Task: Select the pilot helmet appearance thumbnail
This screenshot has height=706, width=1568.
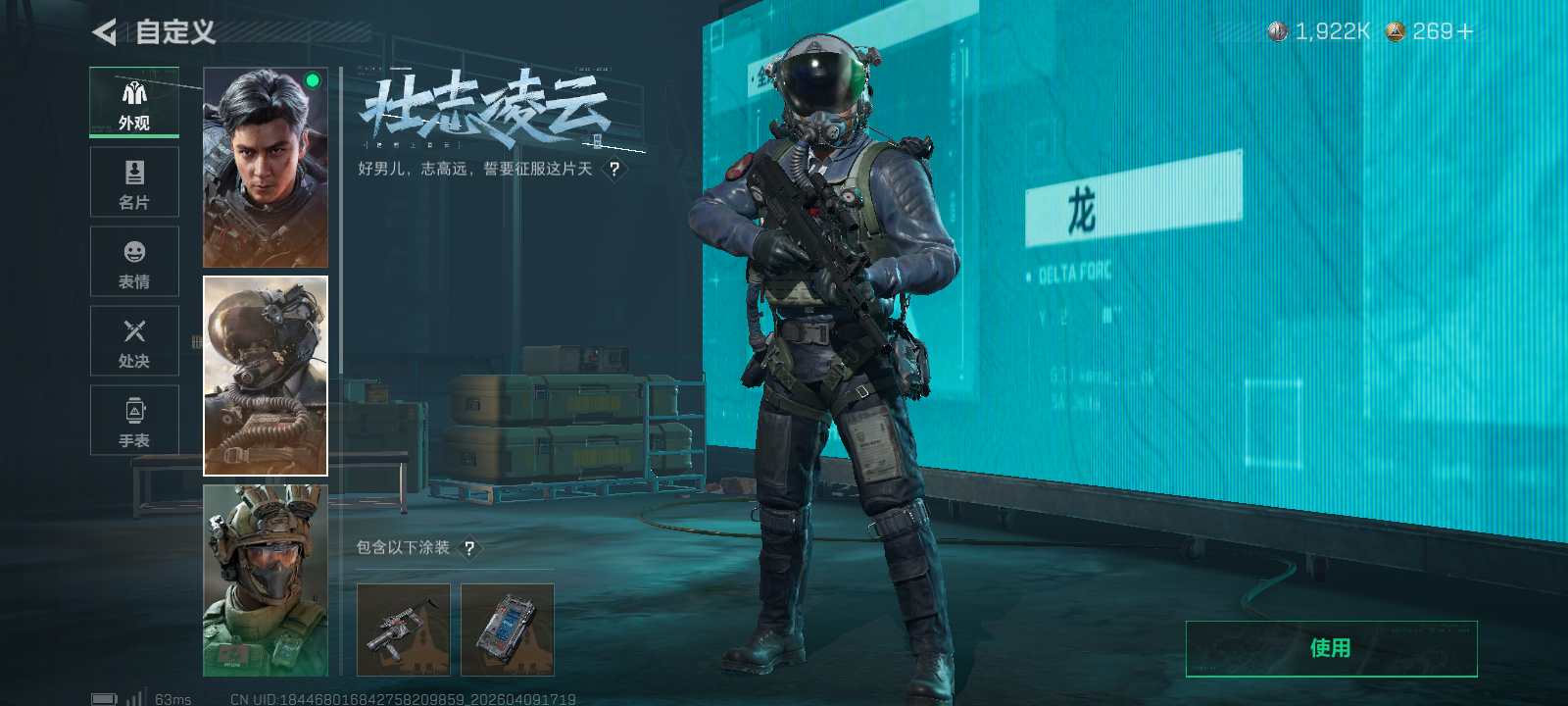Action: click(x=266, y=378)
